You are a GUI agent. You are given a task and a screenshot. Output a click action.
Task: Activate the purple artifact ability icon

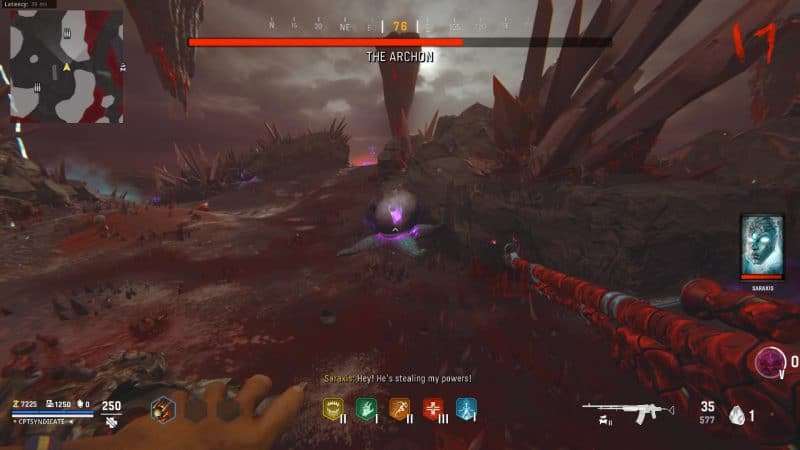click(770, 361)
